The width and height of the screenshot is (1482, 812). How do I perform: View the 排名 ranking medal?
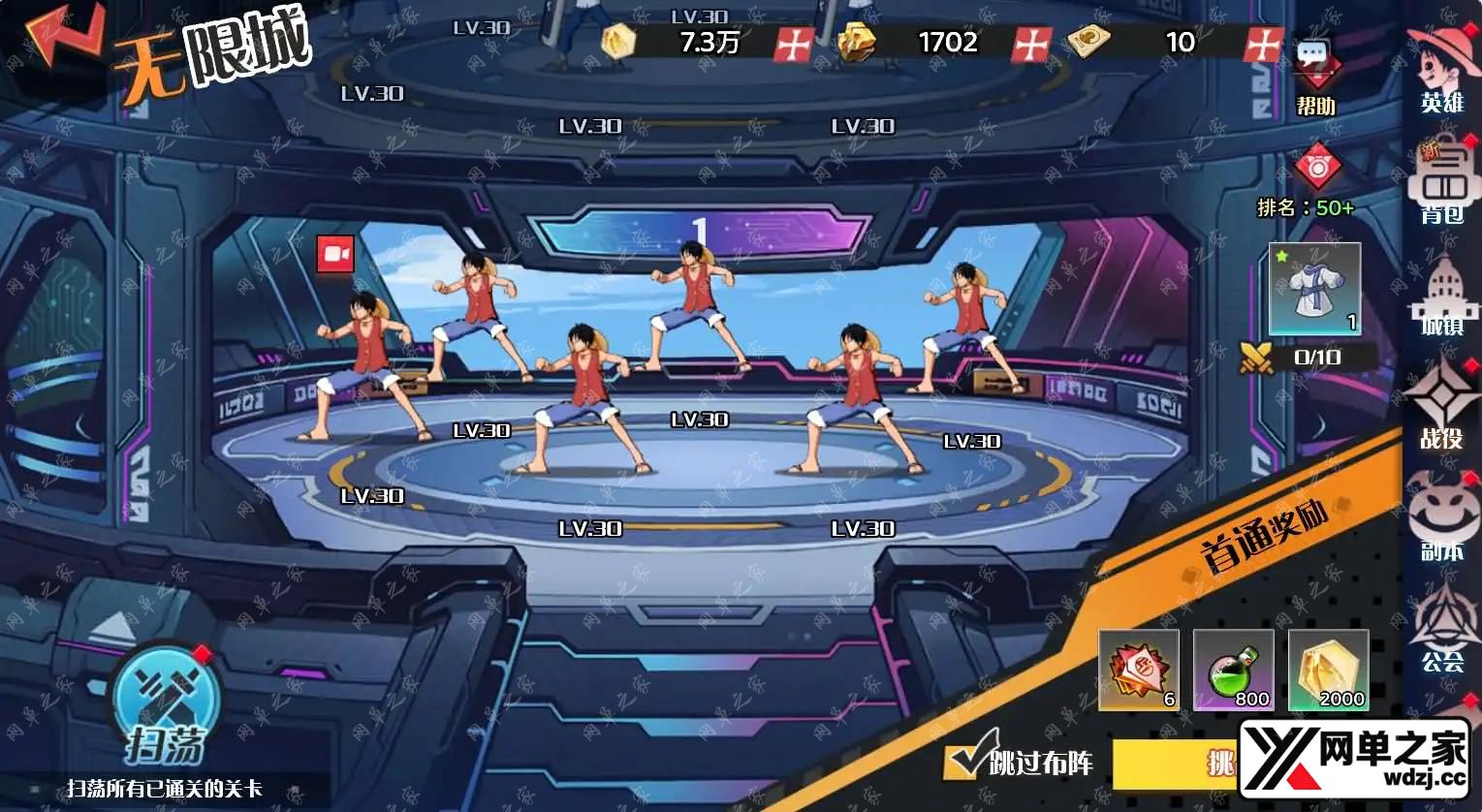click(1316, 167)
